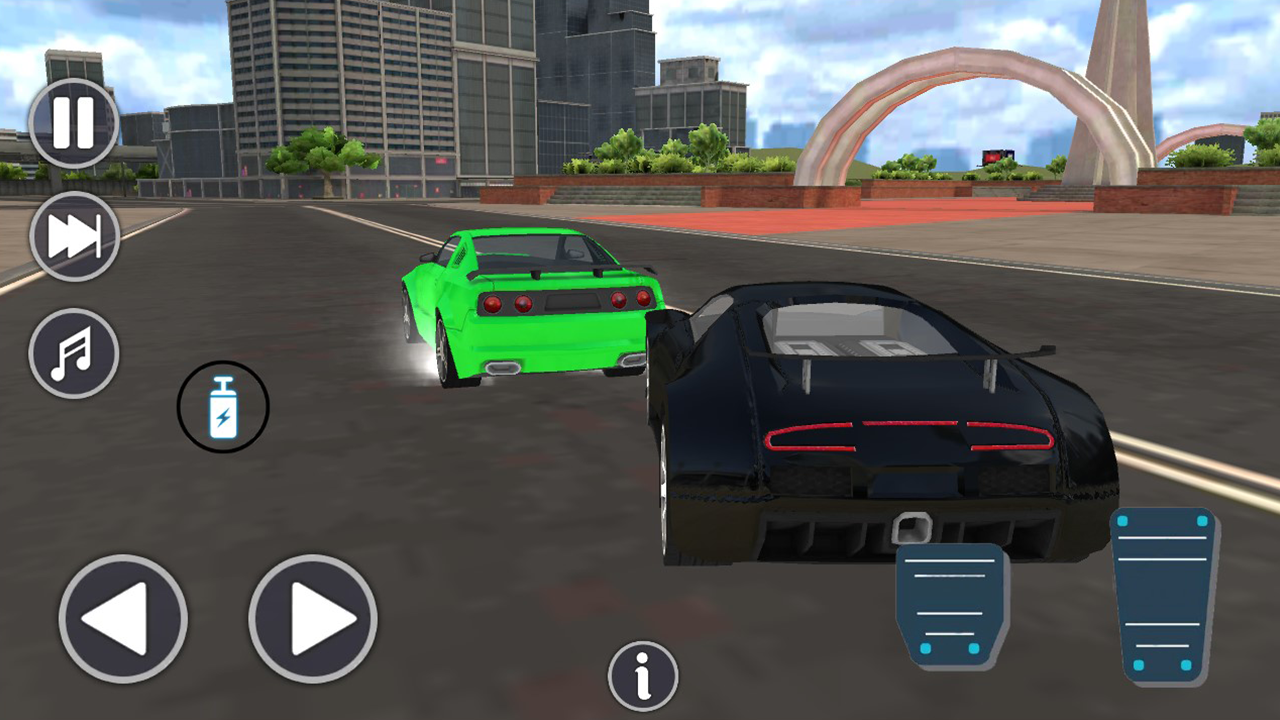Steer right using the right arrow control
Viewport: 1280px width, 720px height.
(x=311, y=618)
